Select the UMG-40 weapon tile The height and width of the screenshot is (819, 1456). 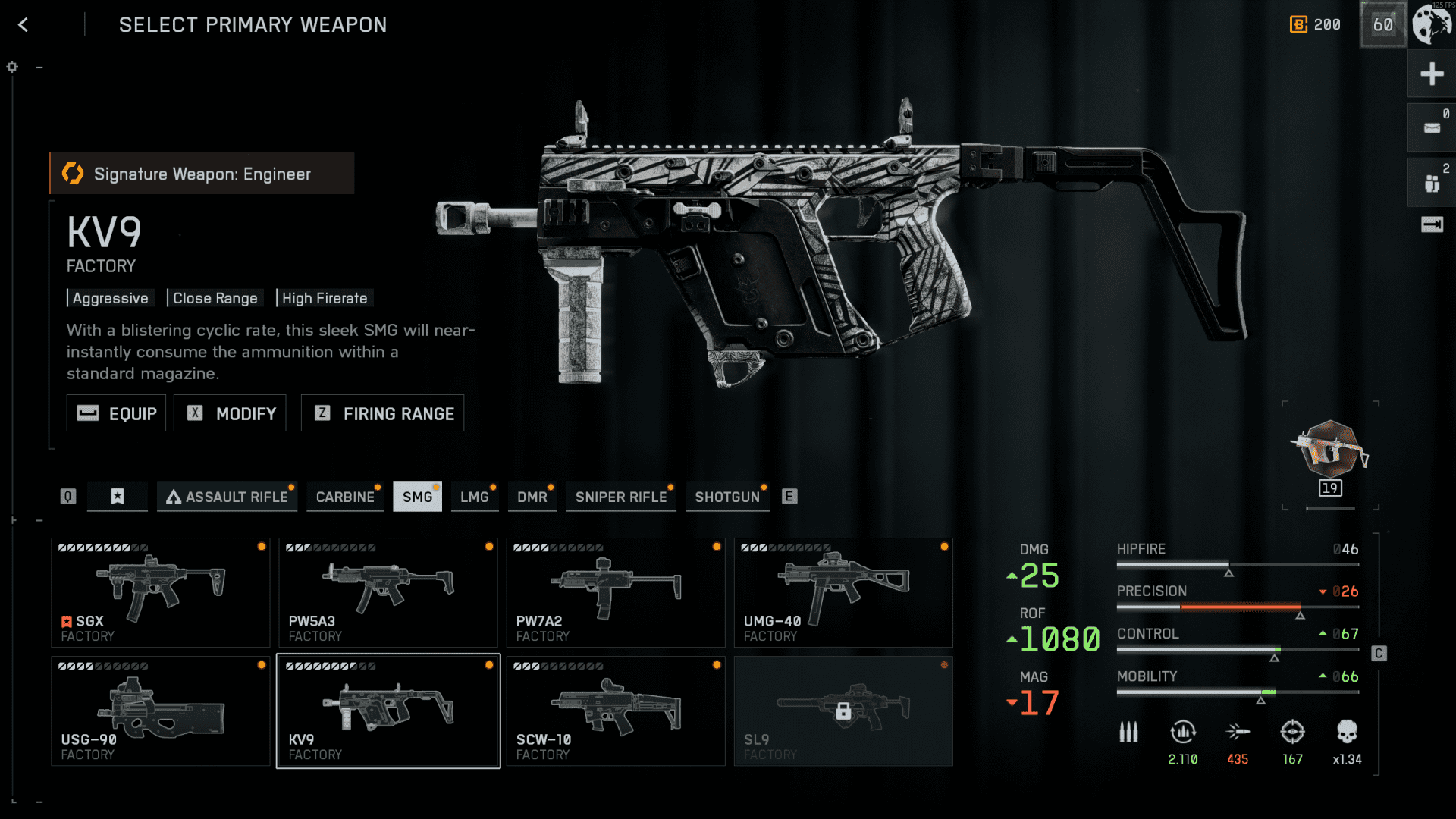tap(843, 592)
